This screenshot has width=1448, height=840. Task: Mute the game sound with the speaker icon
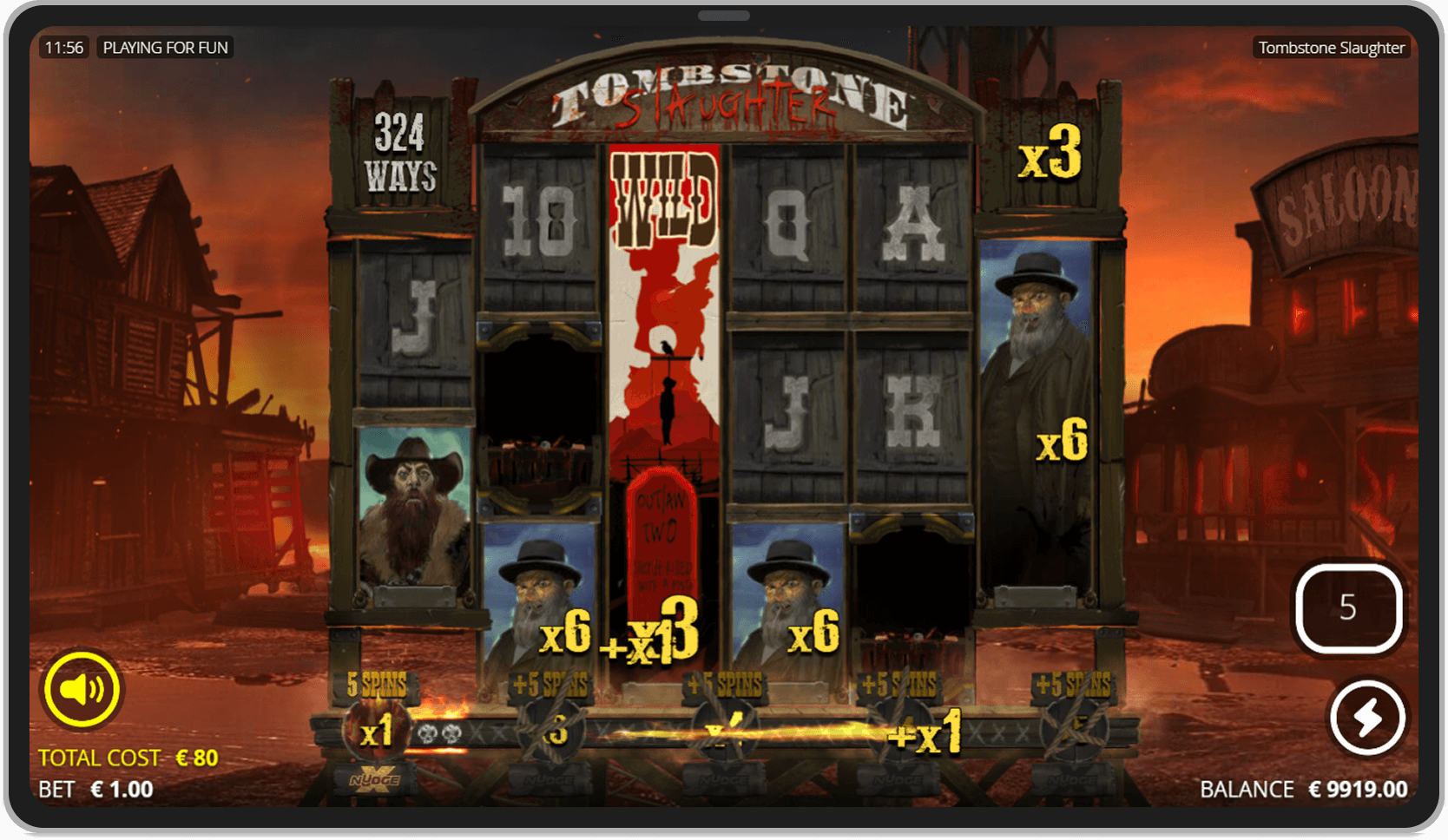(x=83, y=690)
